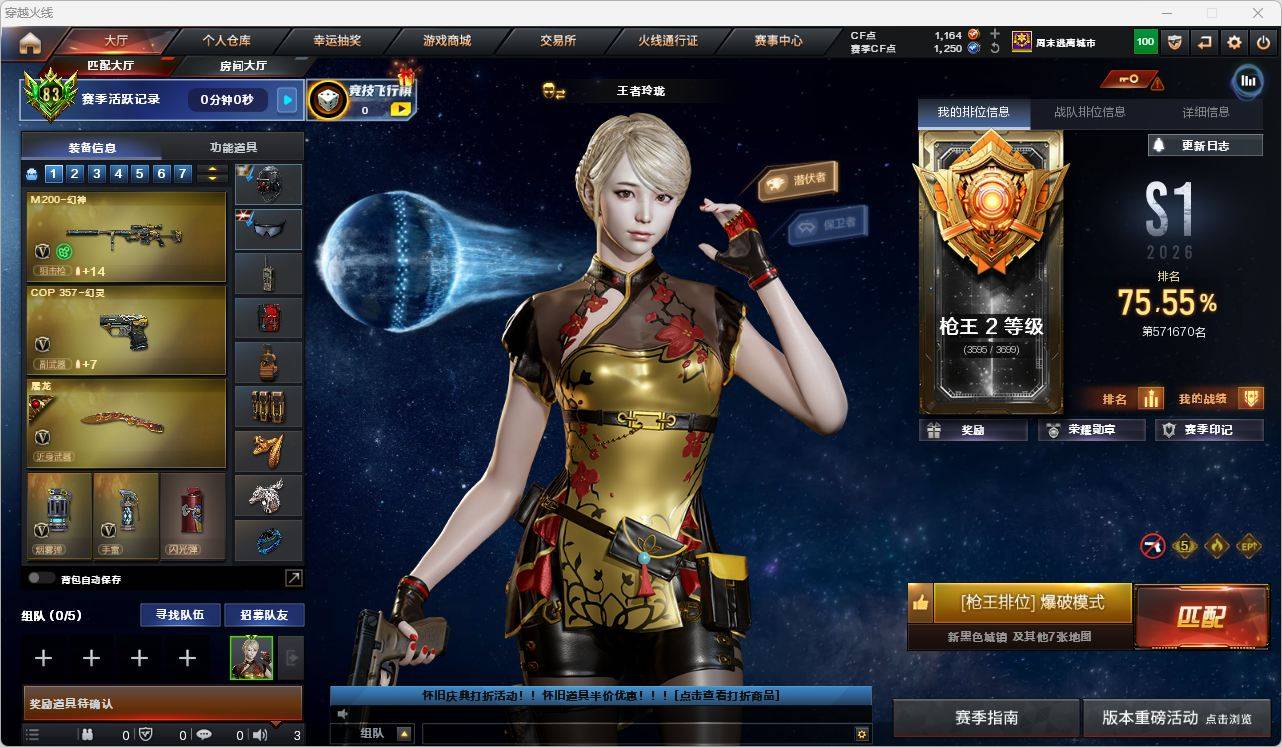Show the 战队排位信息 tab

[1089, 112]
